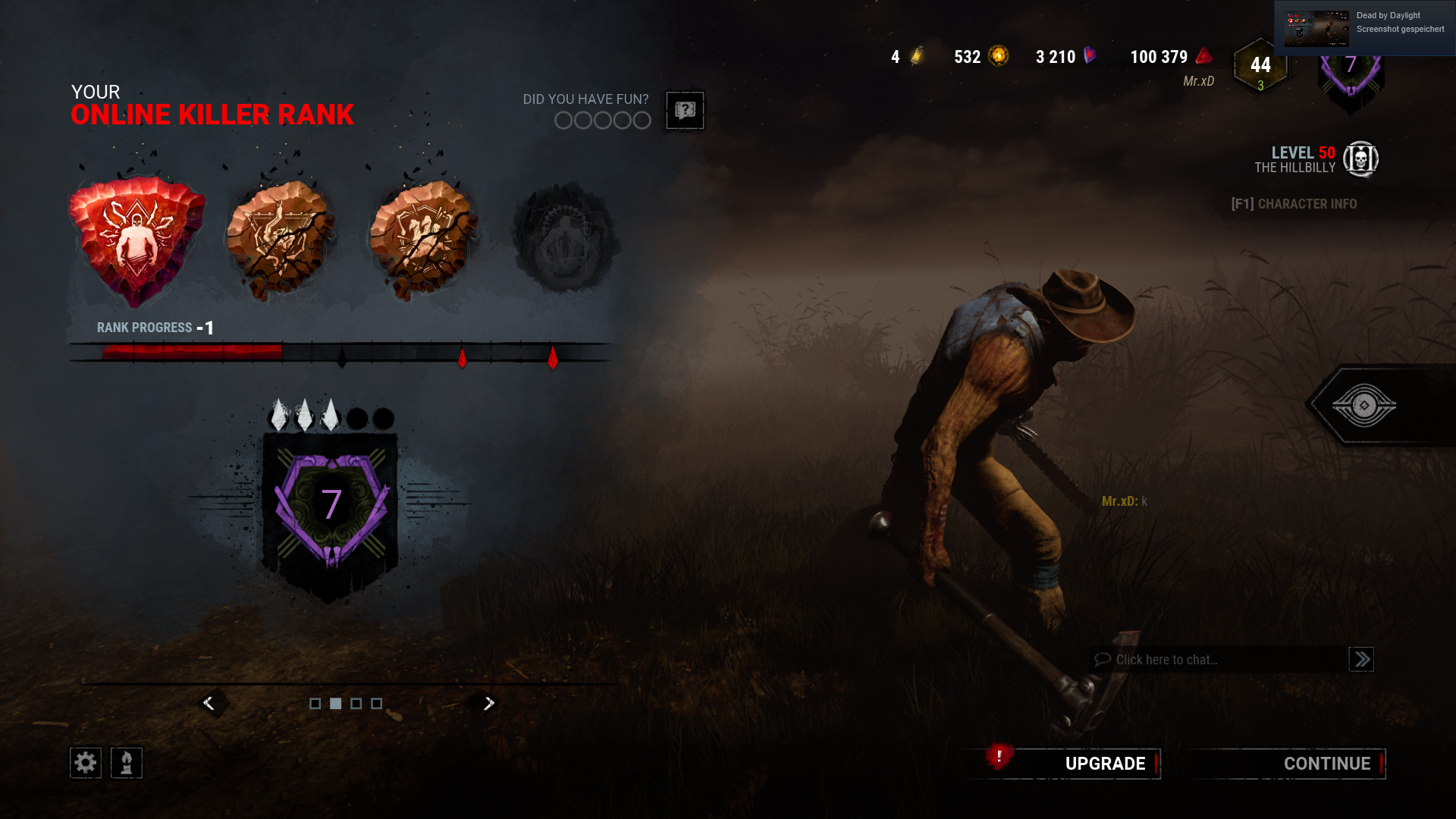Go to previous page with left arrow
Viewport: 1456px width, 819px height.
click(209, 703)
